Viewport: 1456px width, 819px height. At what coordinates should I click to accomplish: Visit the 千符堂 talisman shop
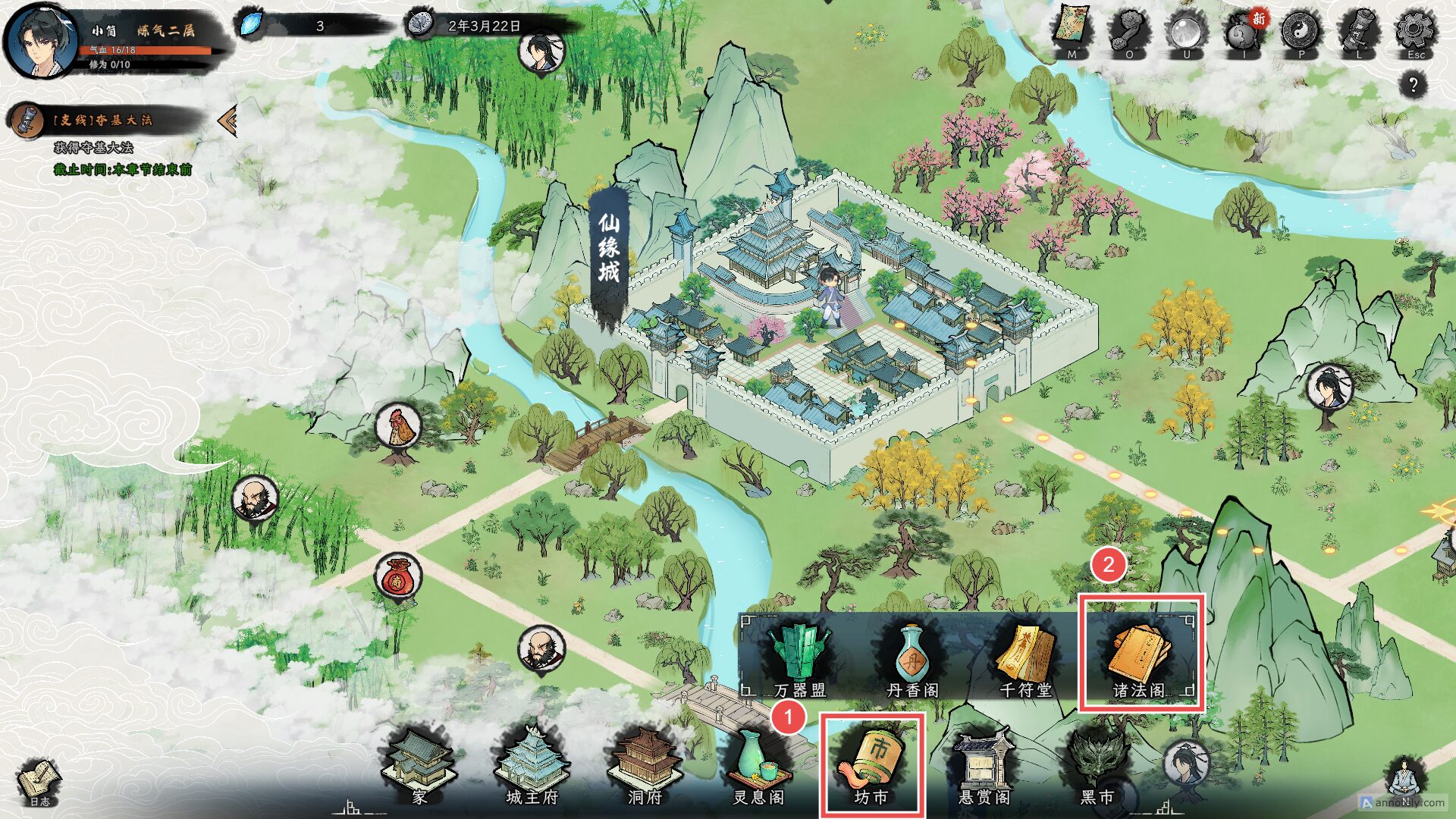point(1026,658)
